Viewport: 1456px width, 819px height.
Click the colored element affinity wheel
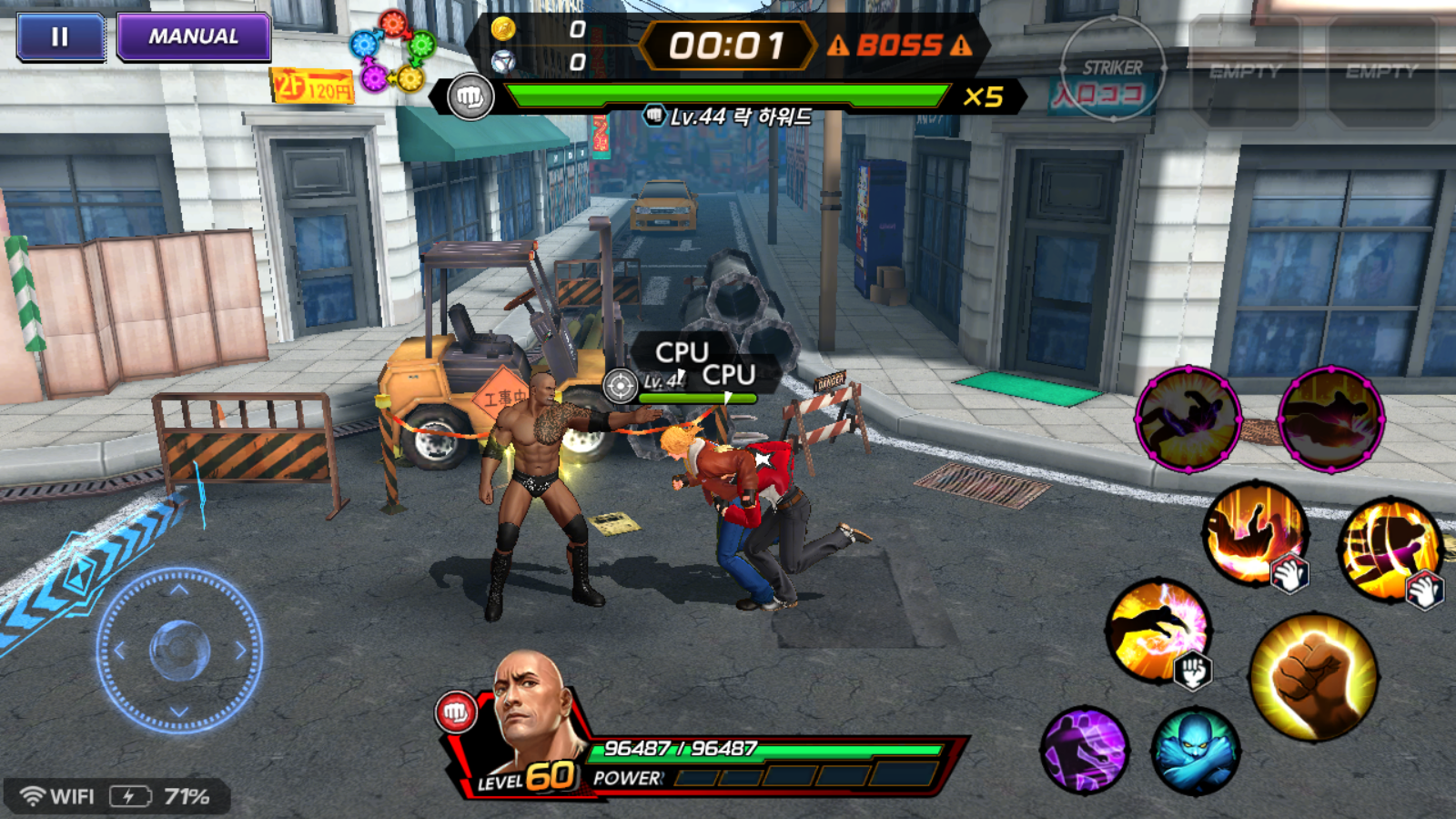(x=392, y=51)
